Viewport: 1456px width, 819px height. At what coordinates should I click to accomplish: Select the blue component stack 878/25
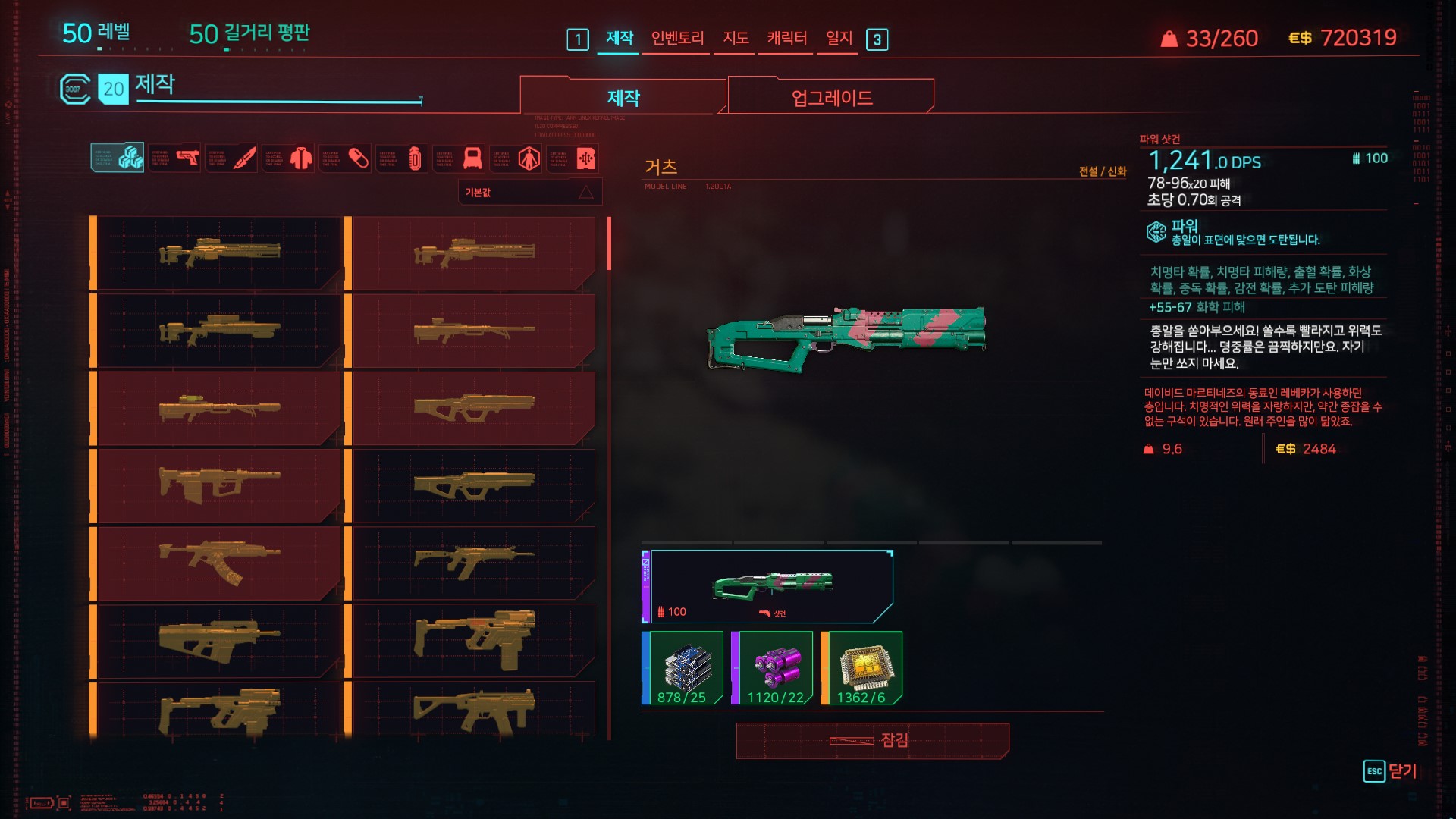point(682,668)
